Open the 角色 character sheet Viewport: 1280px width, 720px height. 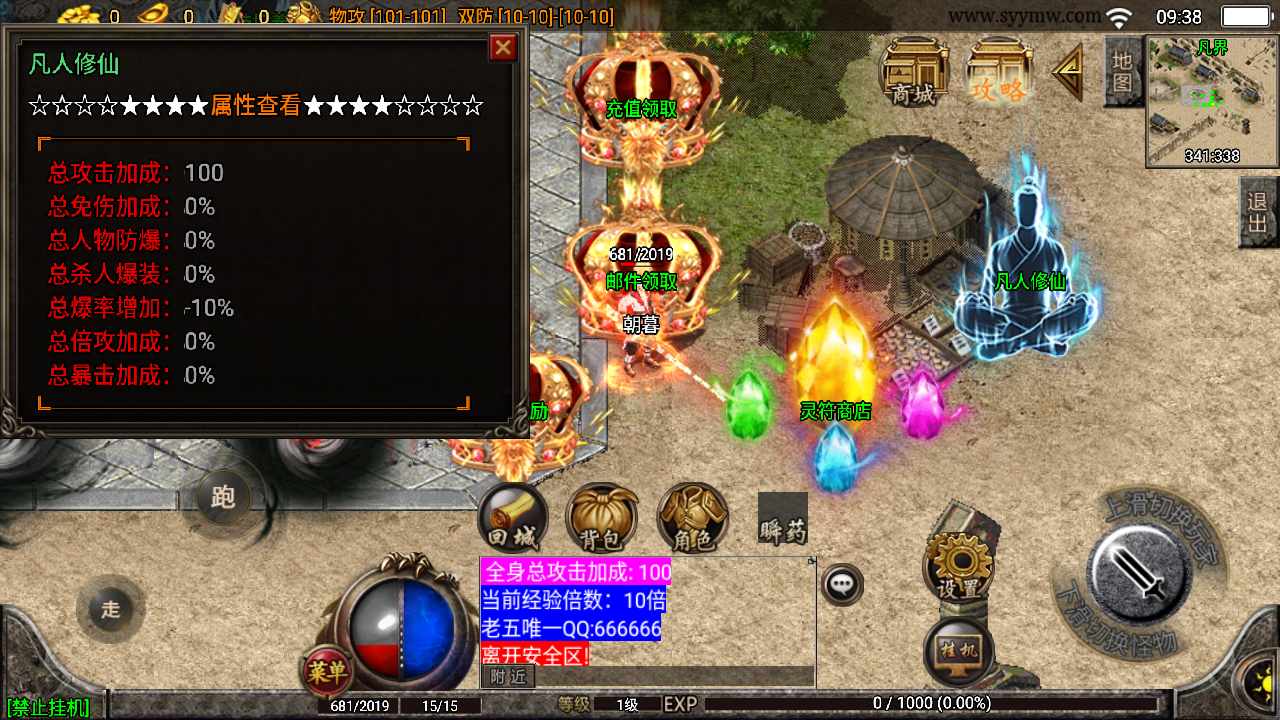click(692, 519)
